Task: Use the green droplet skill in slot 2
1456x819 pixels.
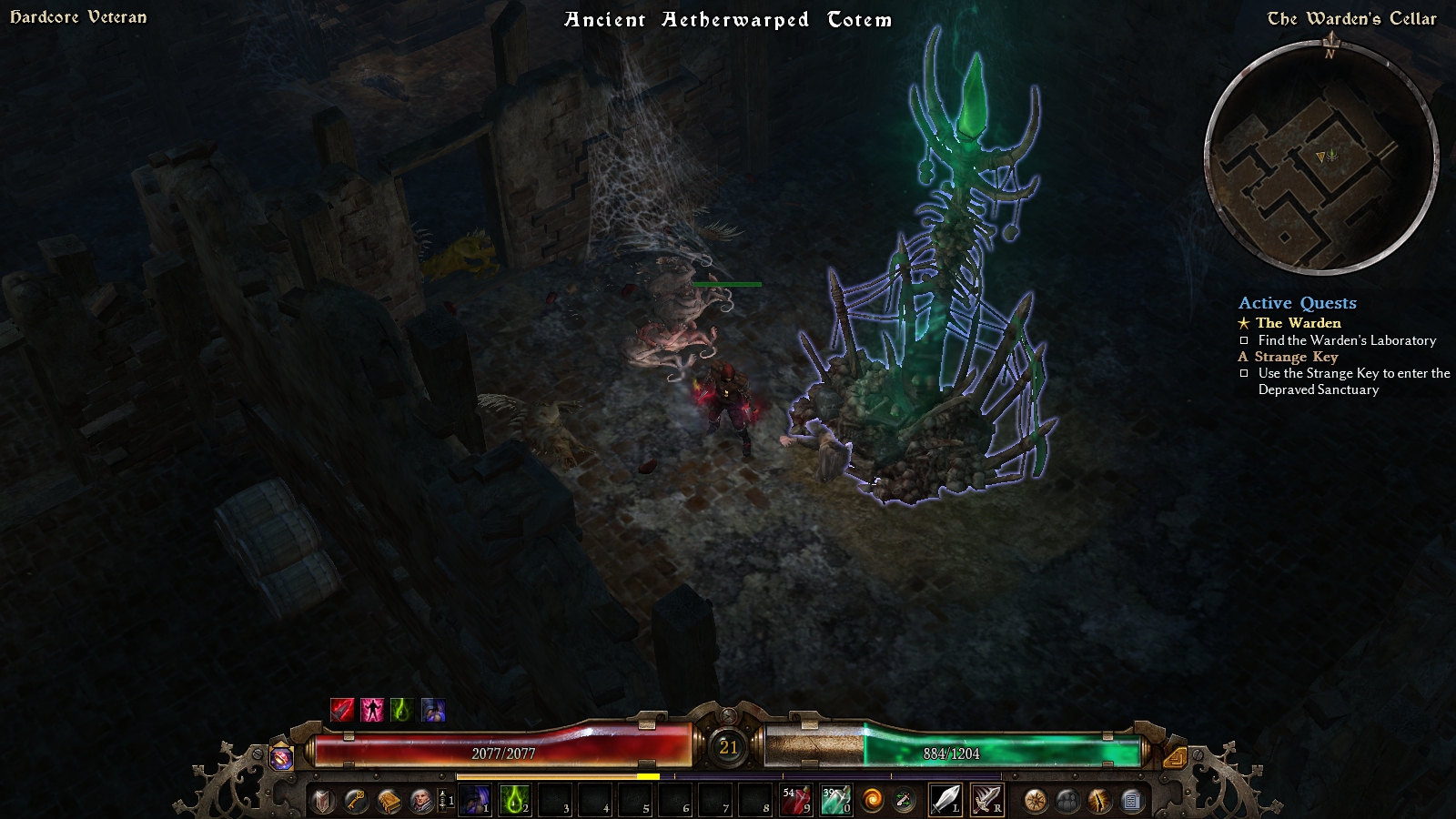Action: [x=515, y=801]
